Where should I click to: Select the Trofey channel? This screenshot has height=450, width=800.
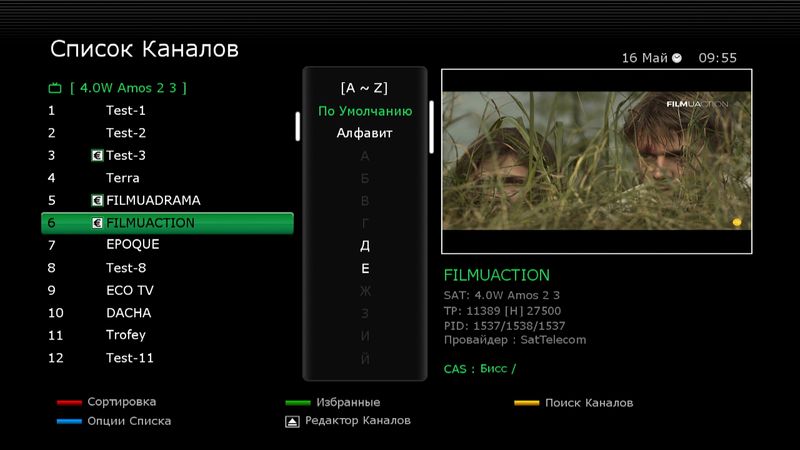coord(126,335)
